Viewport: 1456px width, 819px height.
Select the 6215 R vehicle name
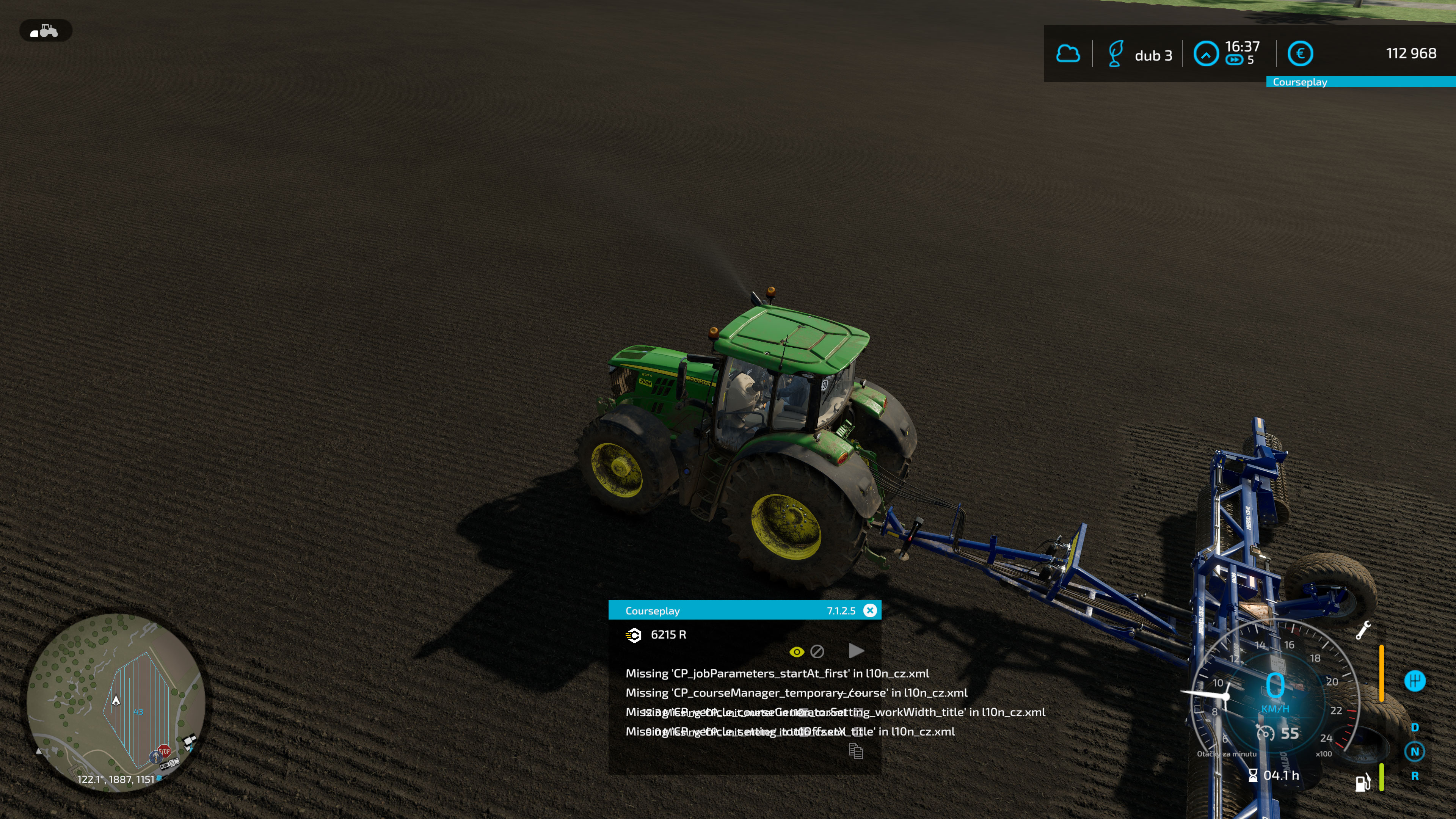668,635
